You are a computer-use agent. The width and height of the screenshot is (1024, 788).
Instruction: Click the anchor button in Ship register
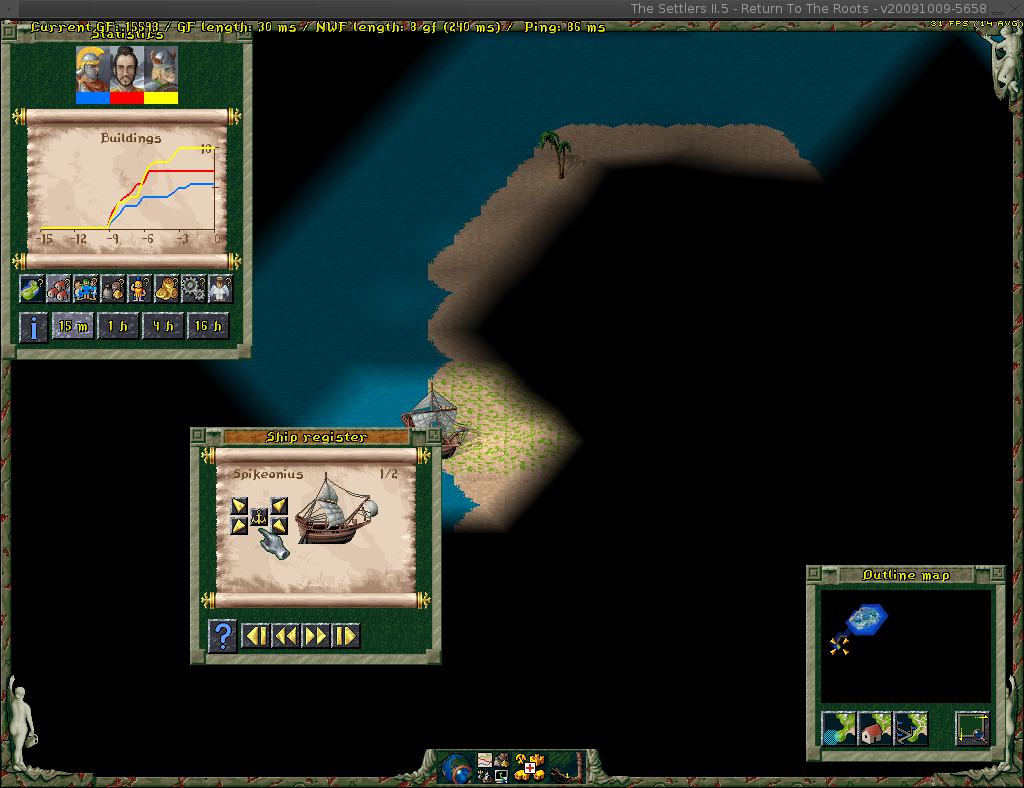coord(259,516)
